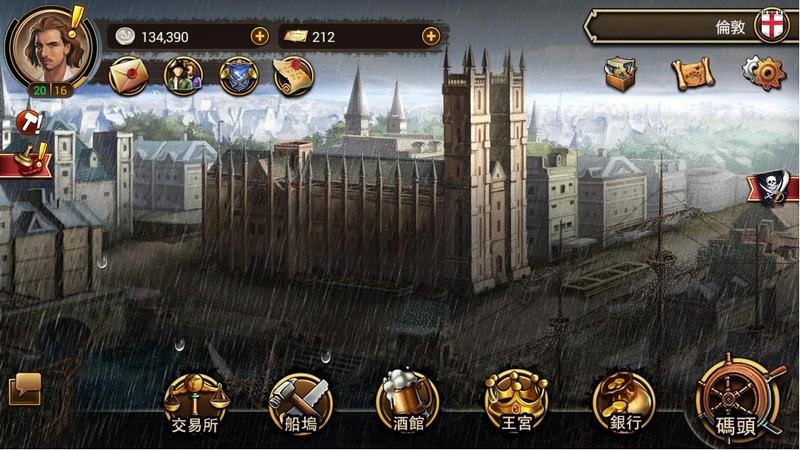Viewport: 800px width, 450px height.
Task: Click the red hammer notification icon
Action: [x=29, y=123]
